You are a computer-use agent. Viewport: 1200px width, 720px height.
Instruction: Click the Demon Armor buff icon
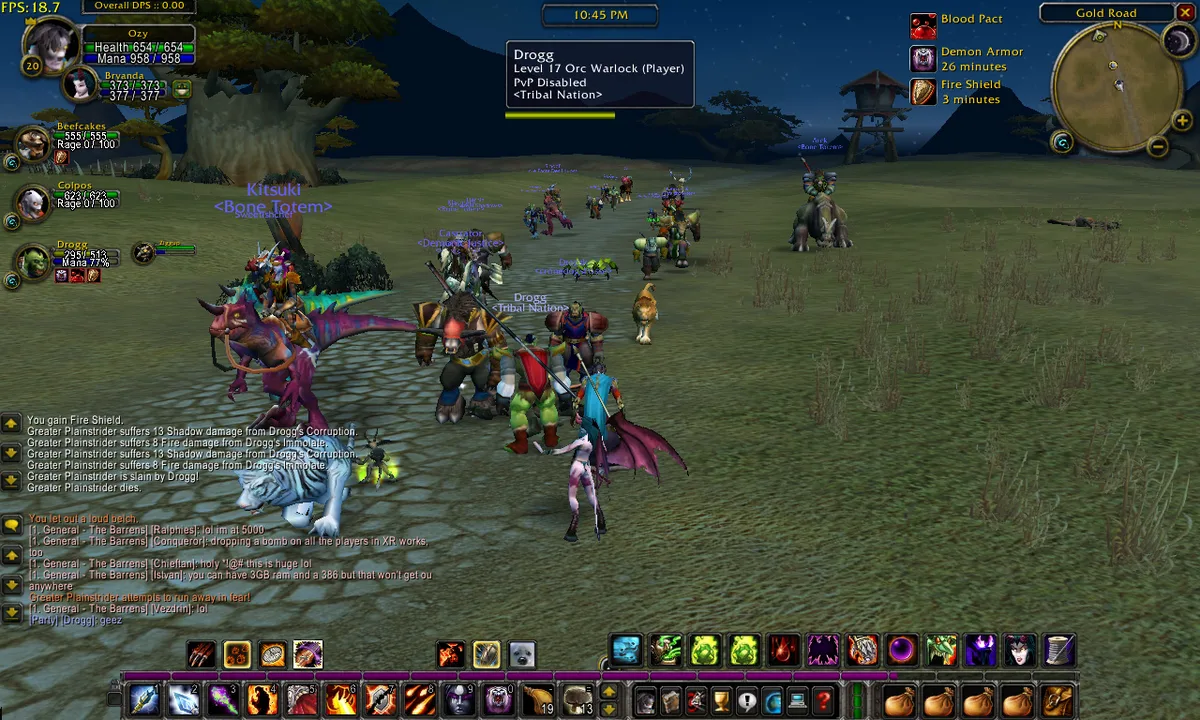923,58
